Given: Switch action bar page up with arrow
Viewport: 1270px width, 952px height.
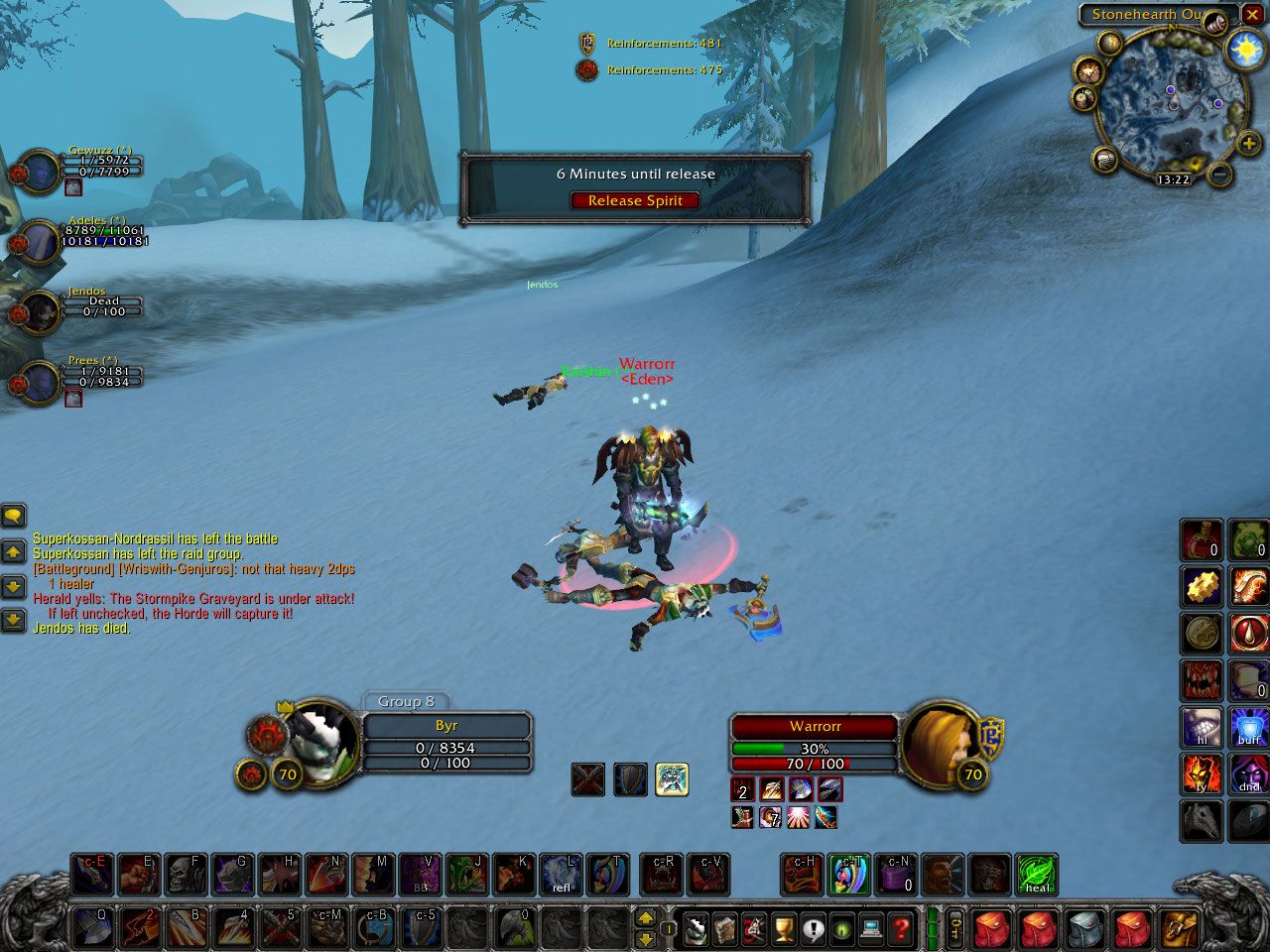Looking at the screenshot, I should [x=646, y=918].
